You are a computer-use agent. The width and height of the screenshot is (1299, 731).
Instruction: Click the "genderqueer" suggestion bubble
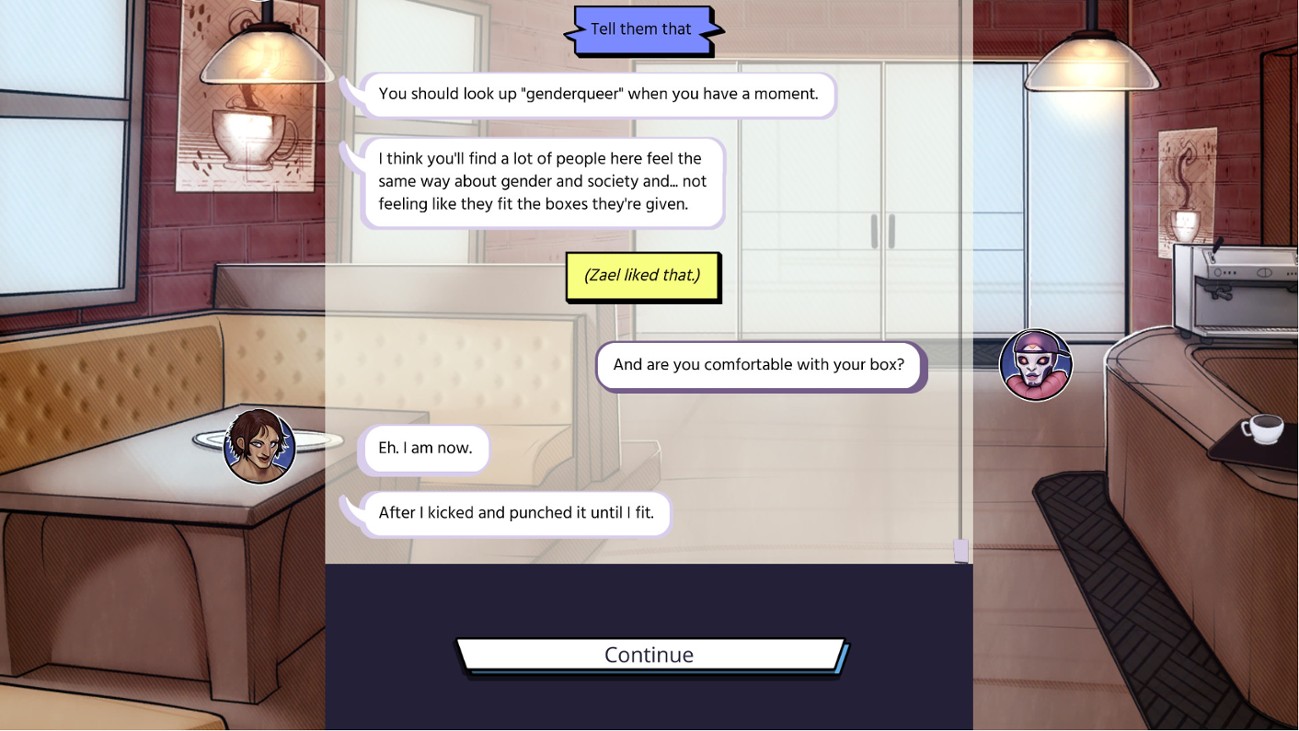(x=597, y=93)
